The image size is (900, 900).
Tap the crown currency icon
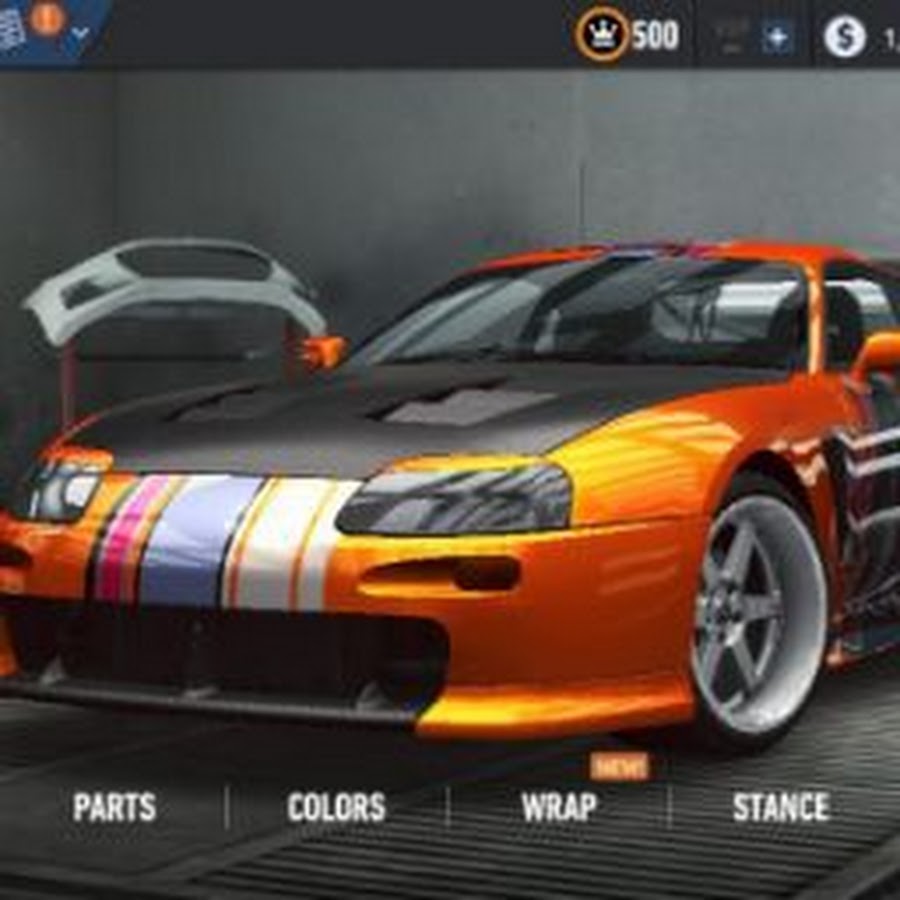(602, 35)
